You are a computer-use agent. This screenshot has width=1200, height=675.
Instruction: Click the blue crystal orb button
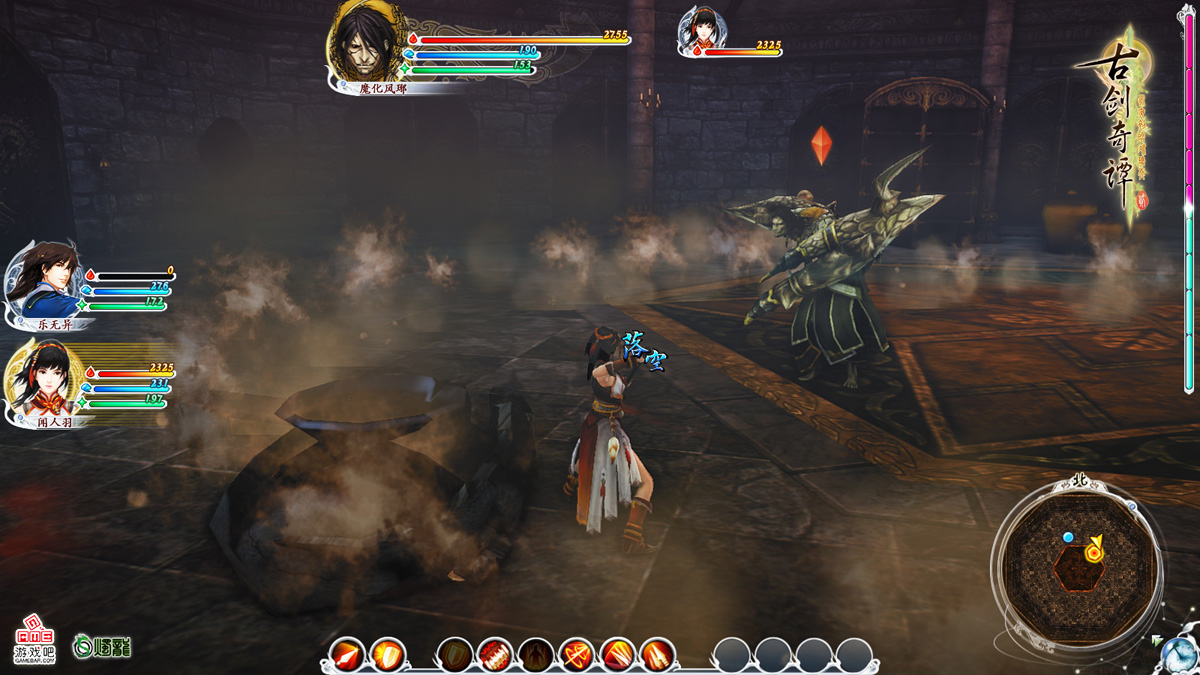pos(1180,655)
